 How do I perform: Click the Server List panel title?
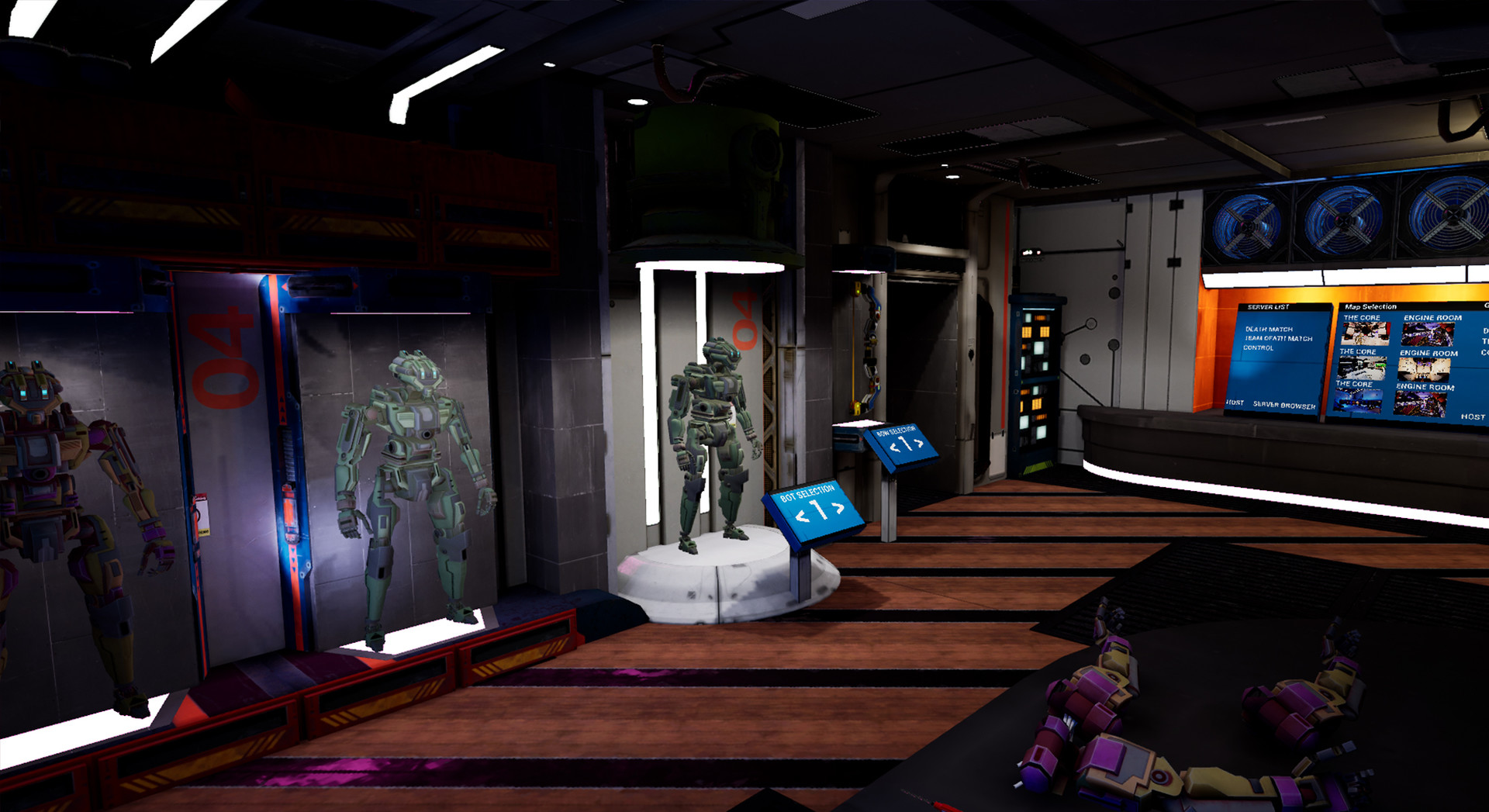tap(1269, 306)
